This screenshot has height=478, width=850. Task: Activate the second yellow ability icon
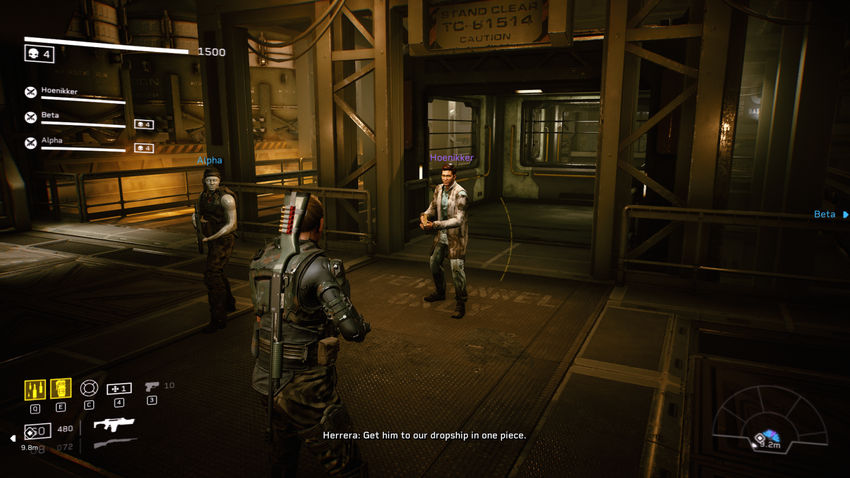pyautogui.click(x=61, y=388)
